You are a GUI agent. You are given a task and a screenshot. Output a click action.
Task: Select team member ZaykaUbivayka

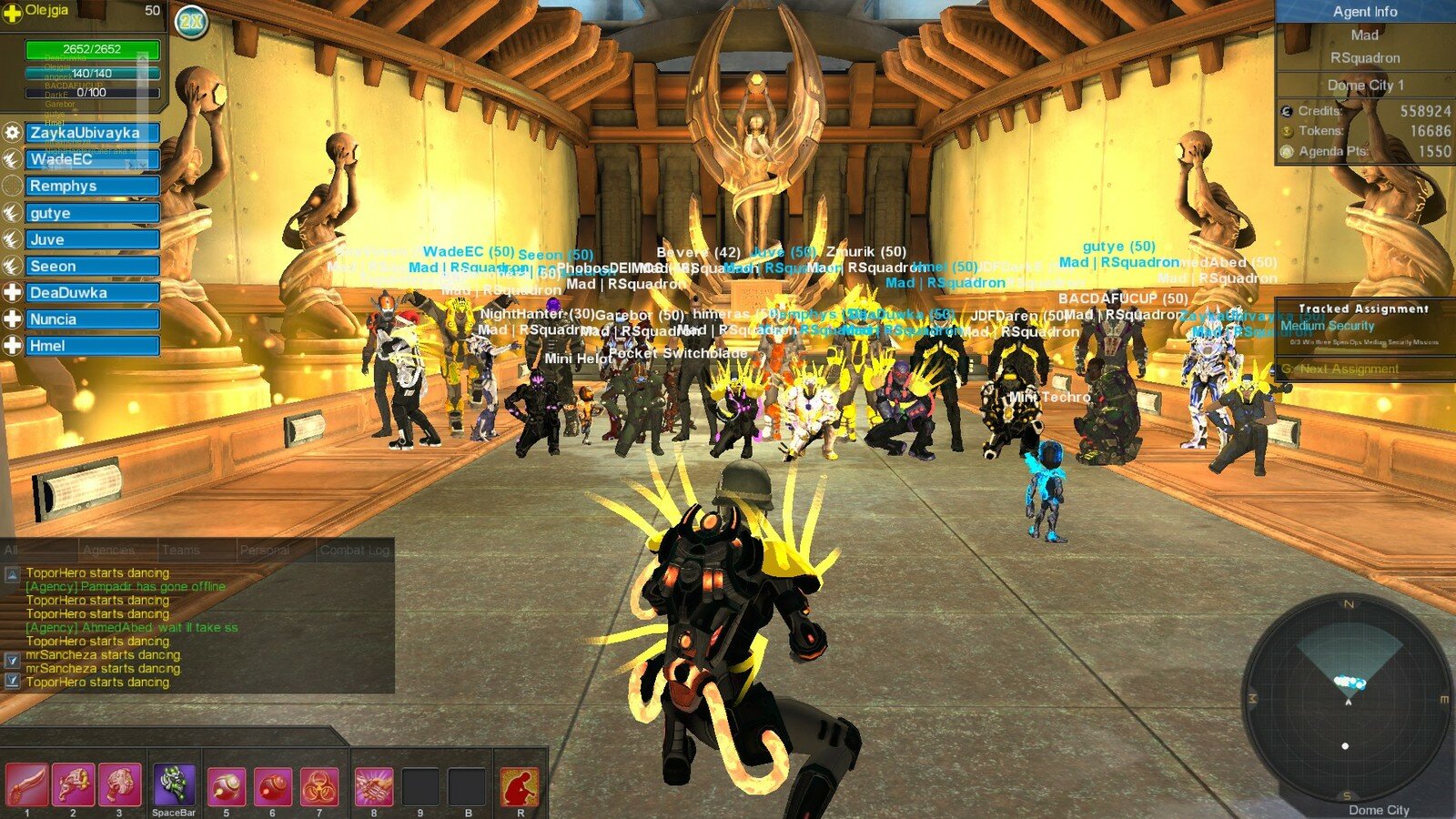(91, 133)
